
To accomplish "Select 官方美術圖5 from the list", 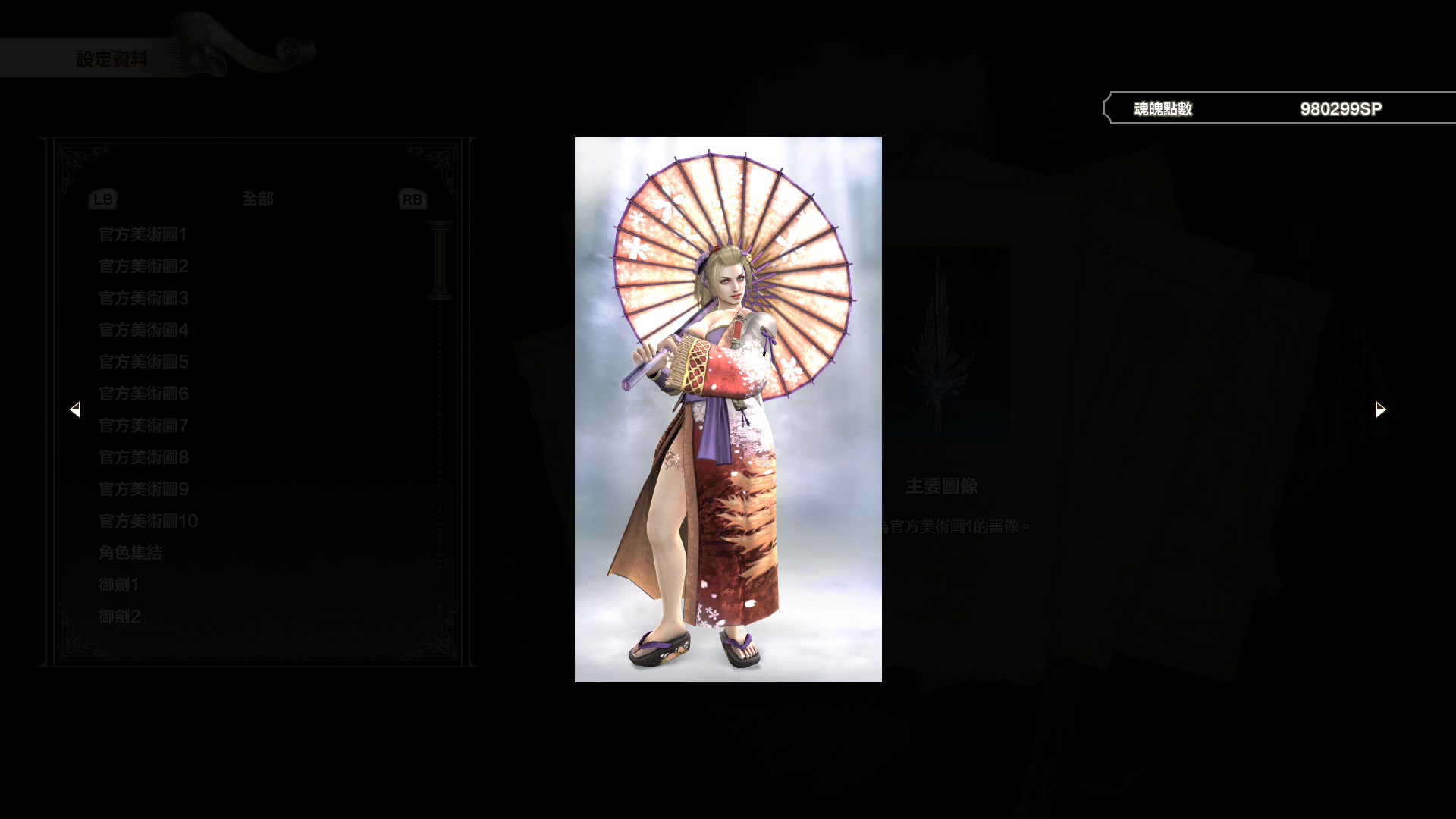I will pyautogui.click(x=143, y=362).
